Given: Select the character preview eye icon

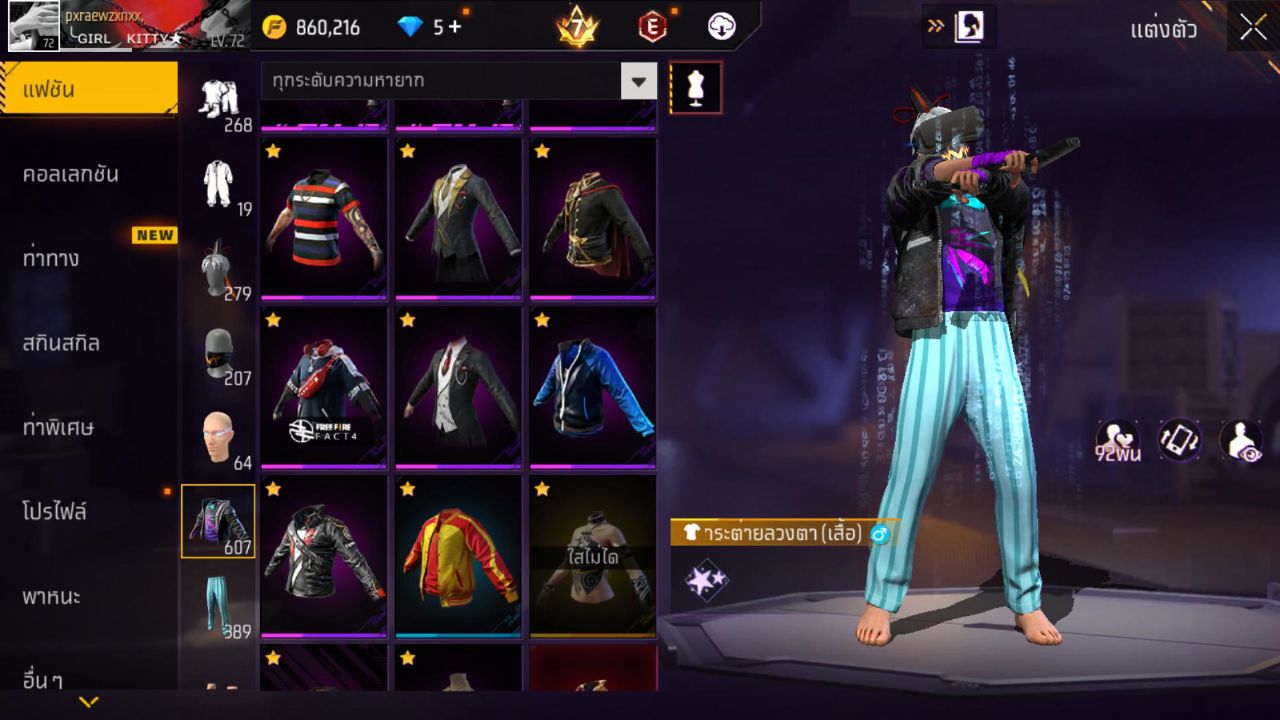Looking at the screenshot, I should pos(1240,440).
